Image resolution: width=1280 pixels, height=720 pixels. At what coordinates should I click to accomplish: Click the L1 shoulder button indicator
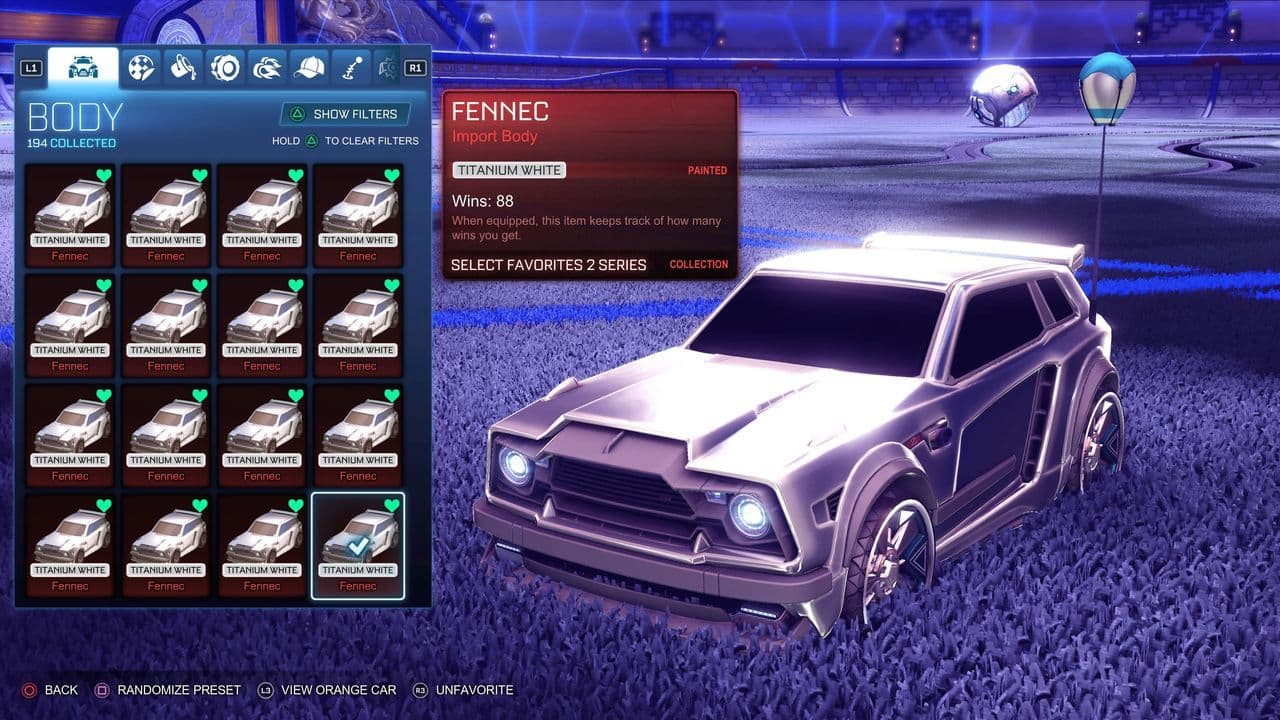click(33, 66)
